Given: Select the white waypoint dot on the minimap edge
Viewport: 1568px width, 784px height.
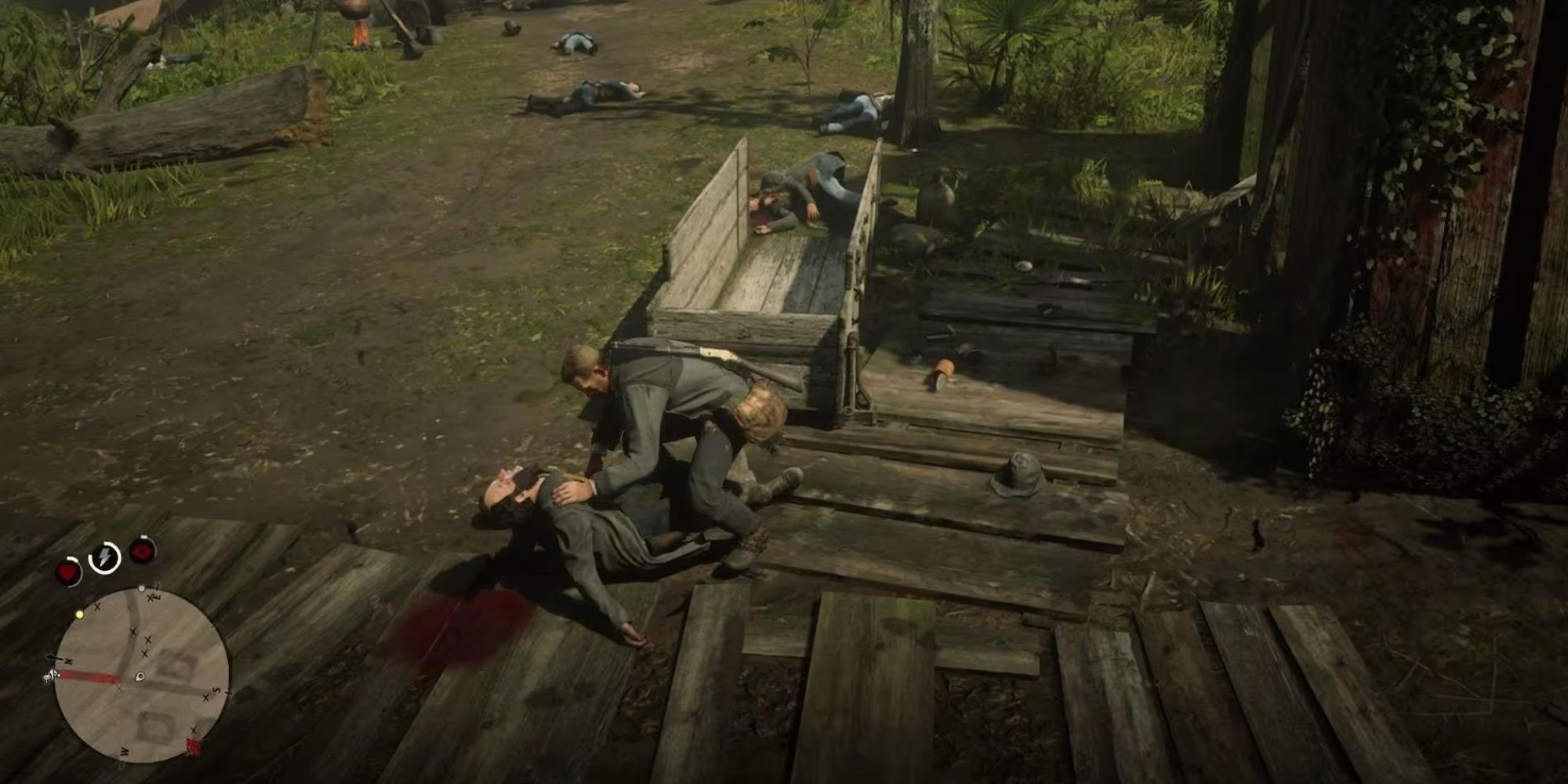Looking at the screenshot, I should [x=142, y=588].
